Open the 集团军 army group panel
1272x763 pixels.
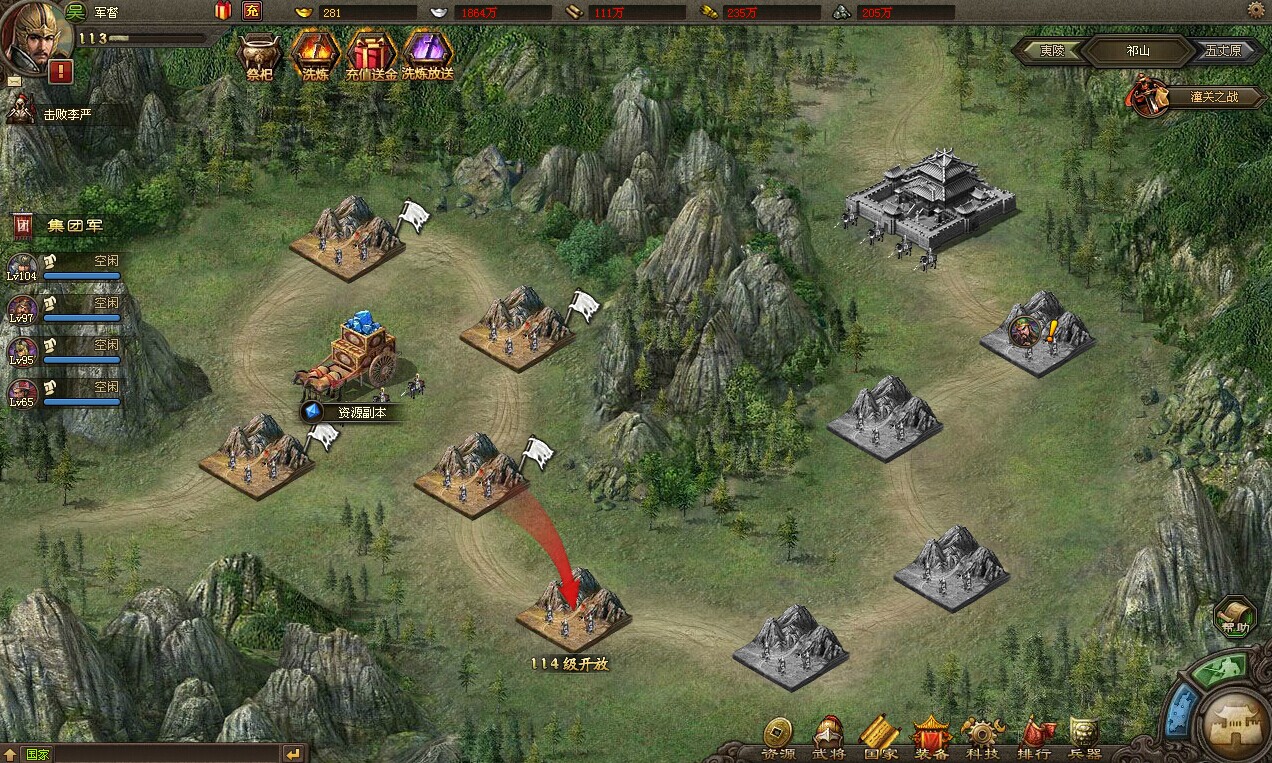pyautogui.click(x=60, y=226)
